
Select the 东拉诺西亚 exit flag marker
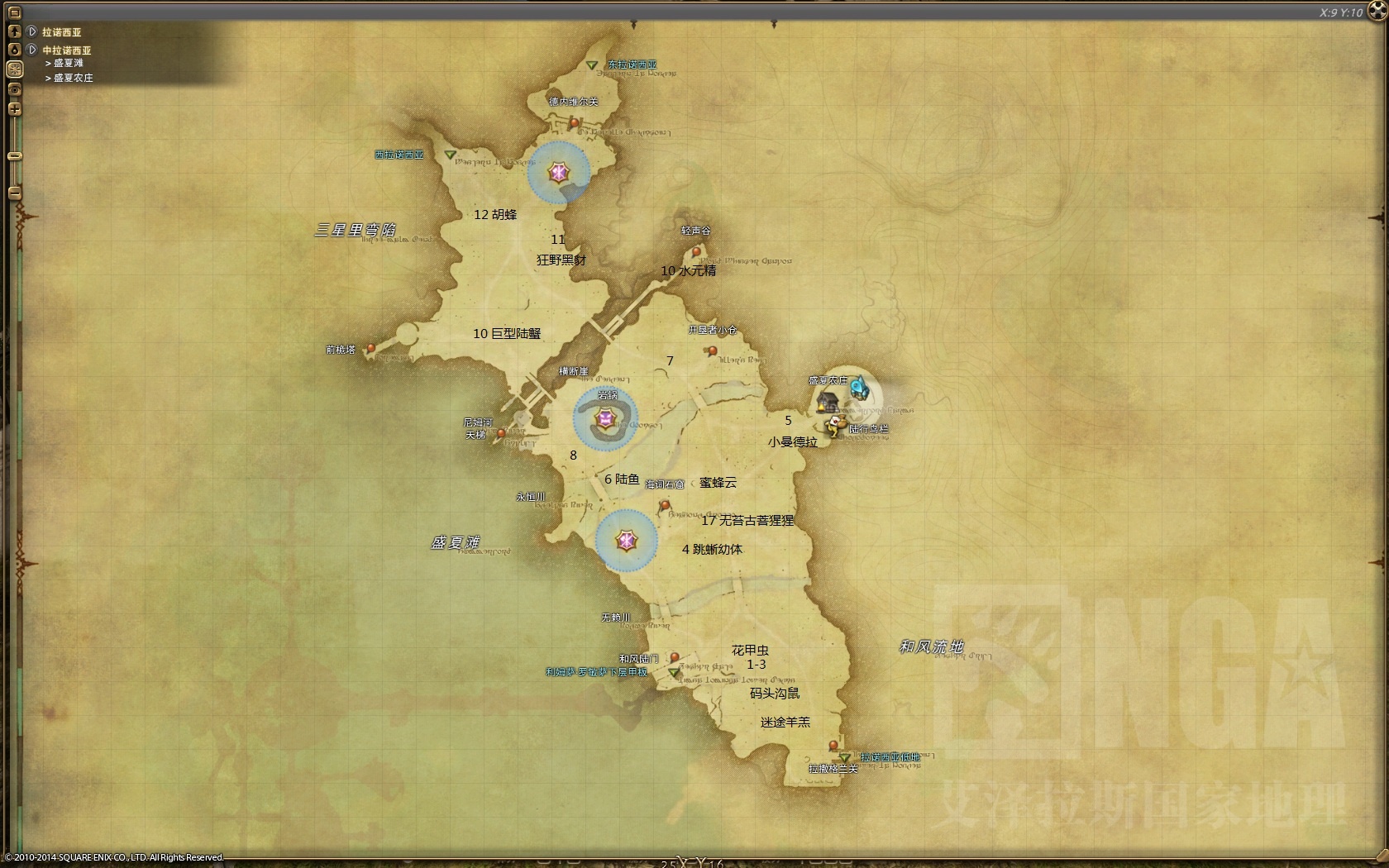click(590, 64)
